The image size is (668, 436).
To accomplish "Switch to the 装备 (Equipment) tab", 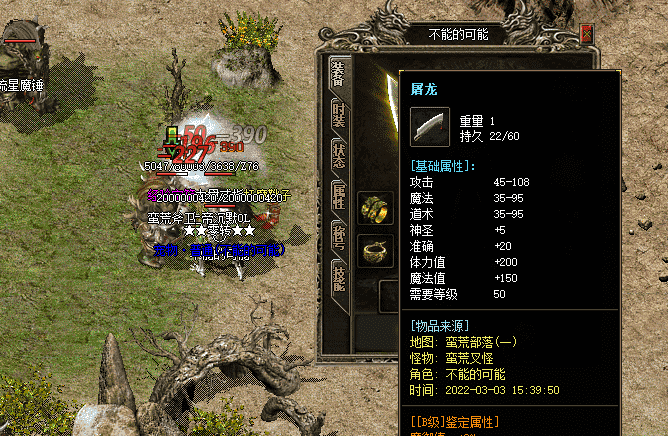I will 339,71.
